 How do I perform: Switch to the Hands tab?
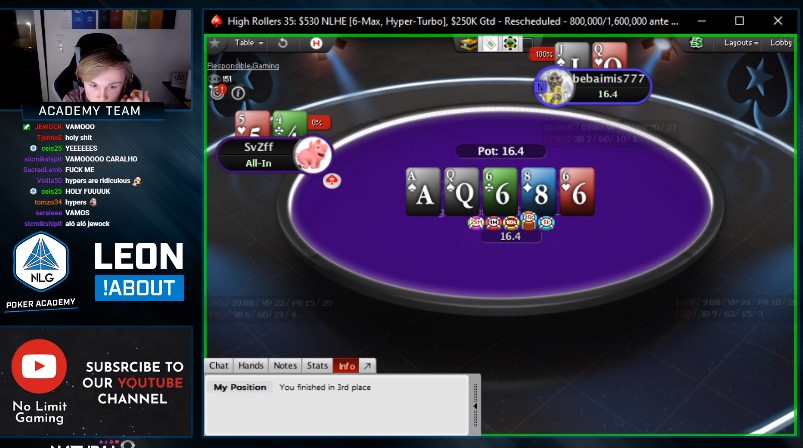coord(251,366)
